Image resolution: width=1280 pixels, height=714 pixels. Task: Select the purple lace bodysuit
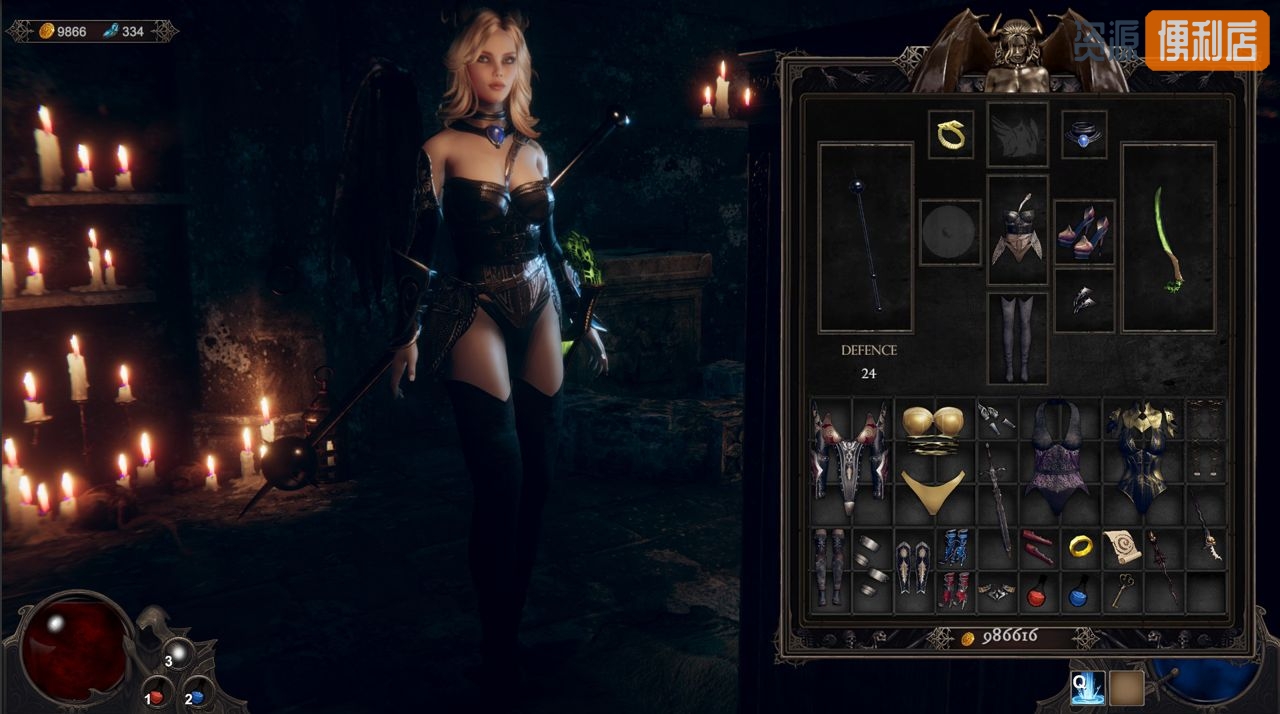(x=1057, y=459)
